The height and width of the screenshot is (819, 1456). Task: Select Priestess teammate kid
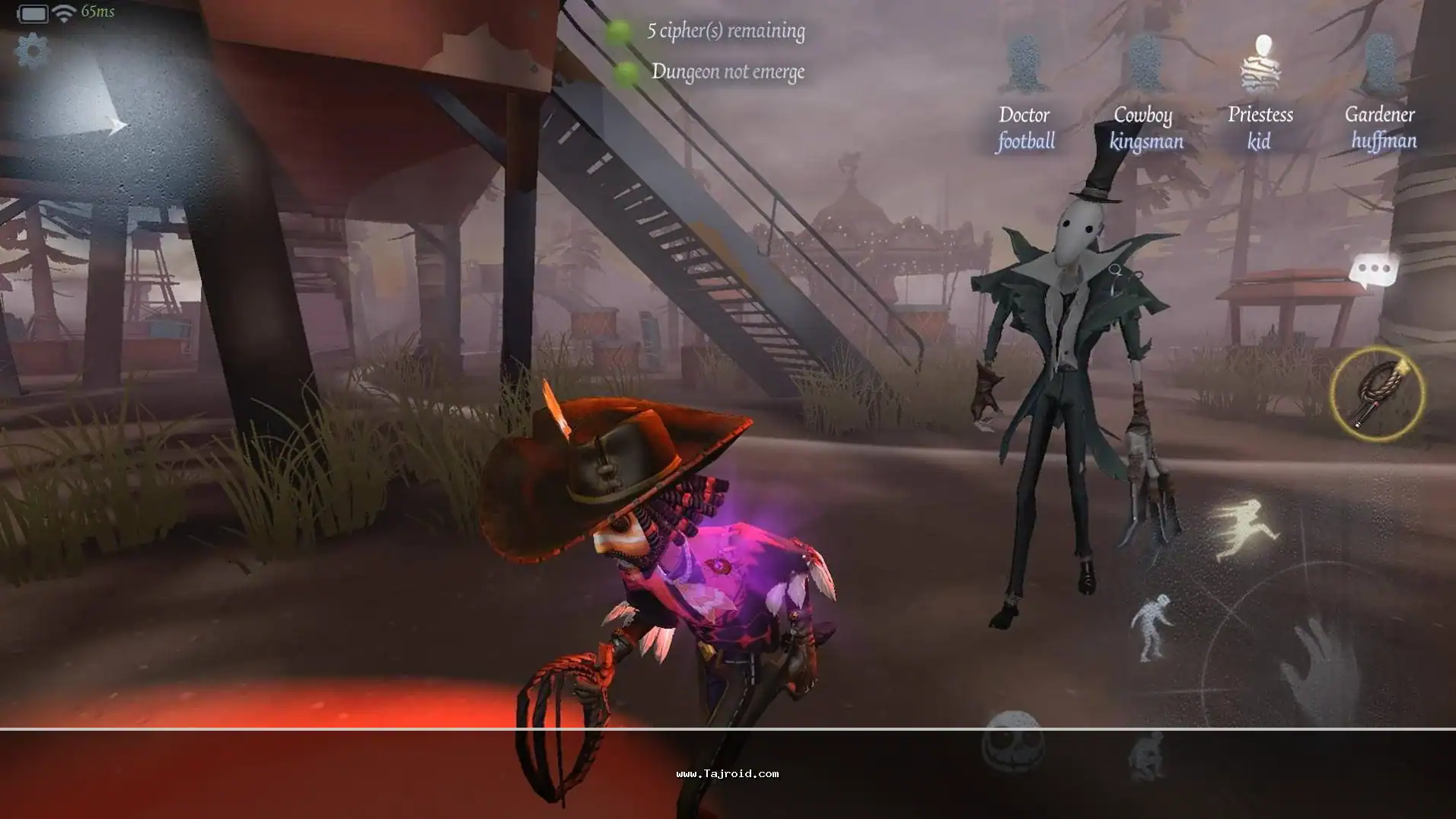coord(1261,91)
